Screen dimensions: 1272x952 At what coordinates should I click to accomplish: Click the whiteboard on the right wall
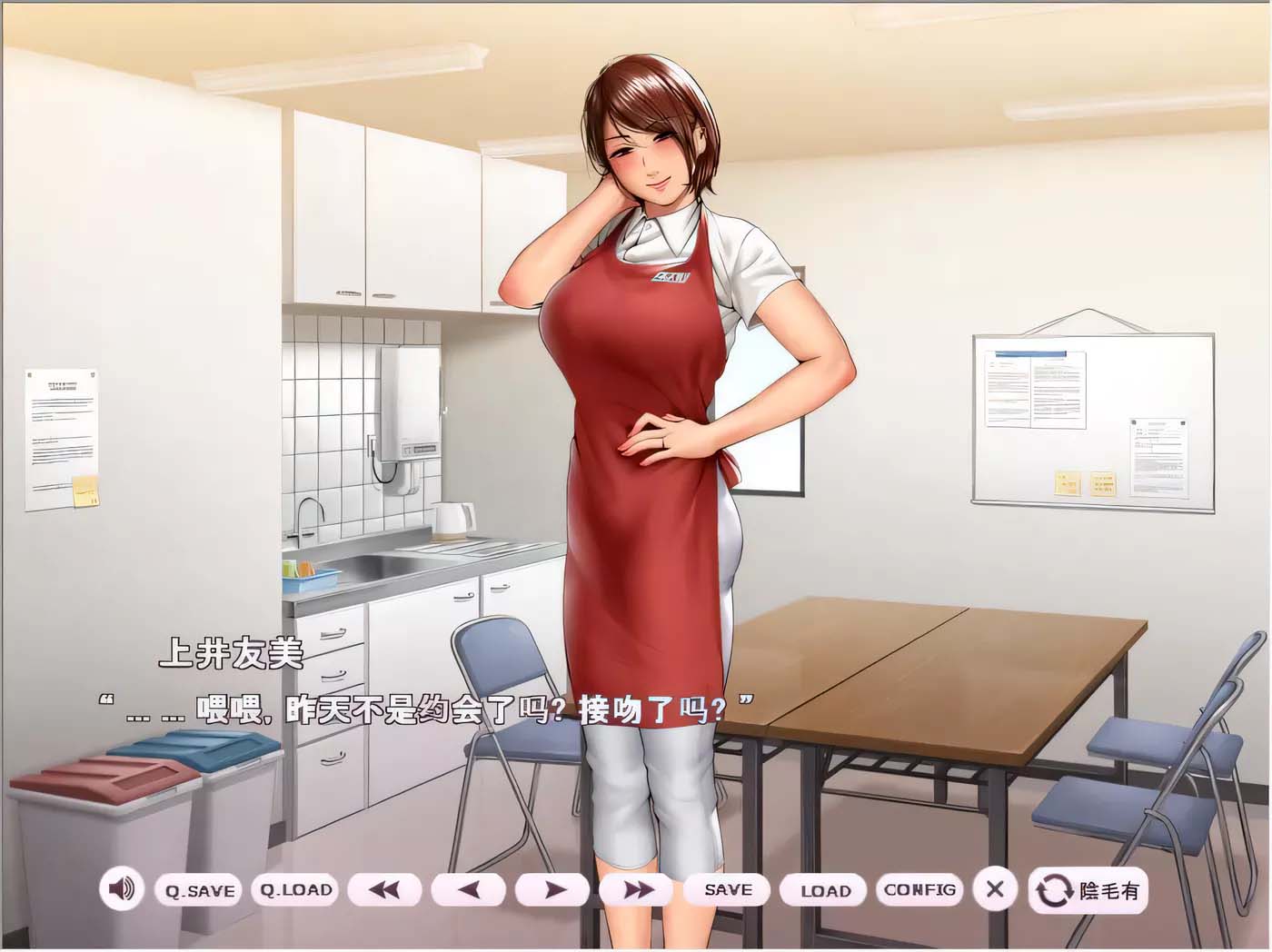tap(1090, 418)
